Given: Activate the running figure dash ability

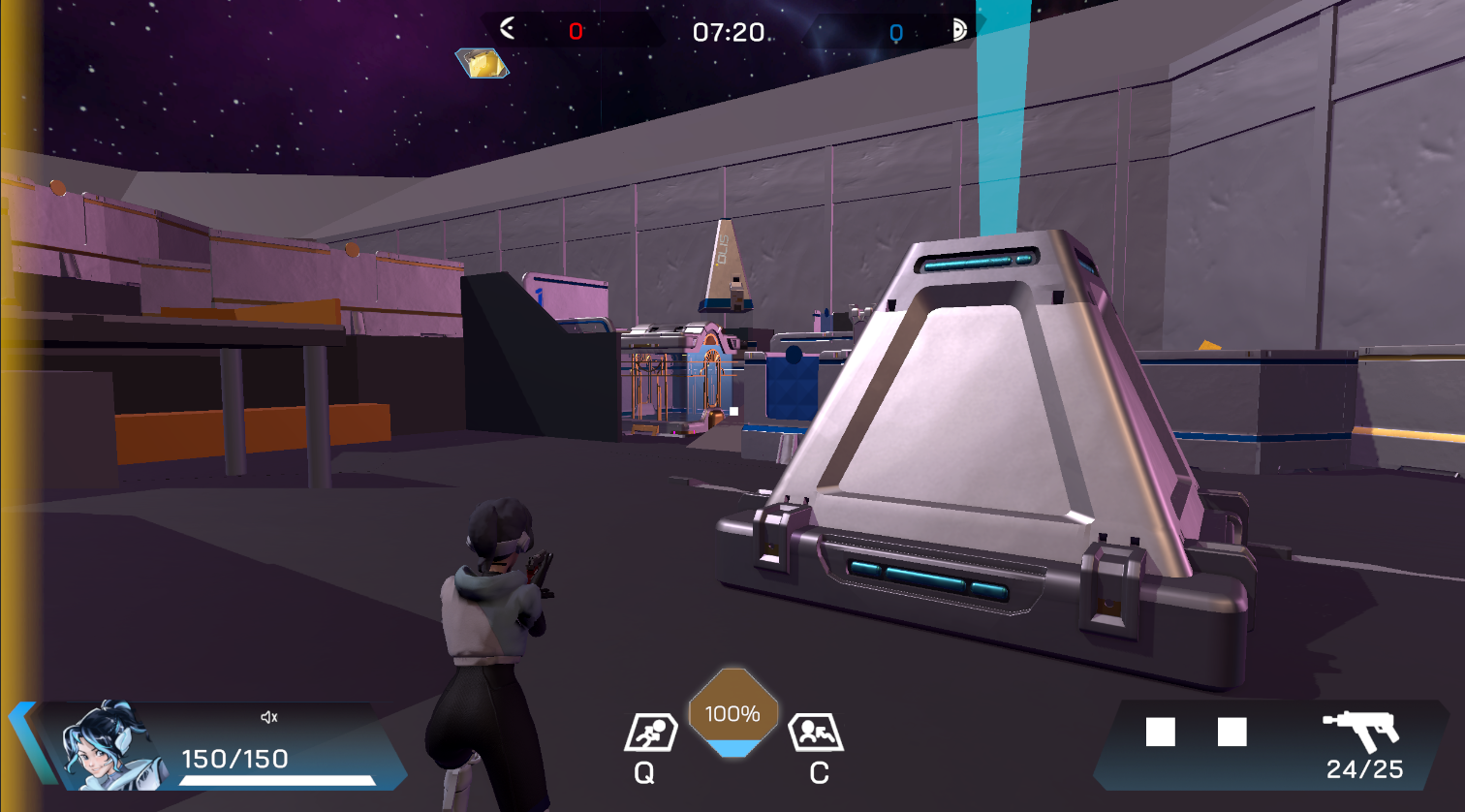Looking at the screenshot, I should pos(648,733).
